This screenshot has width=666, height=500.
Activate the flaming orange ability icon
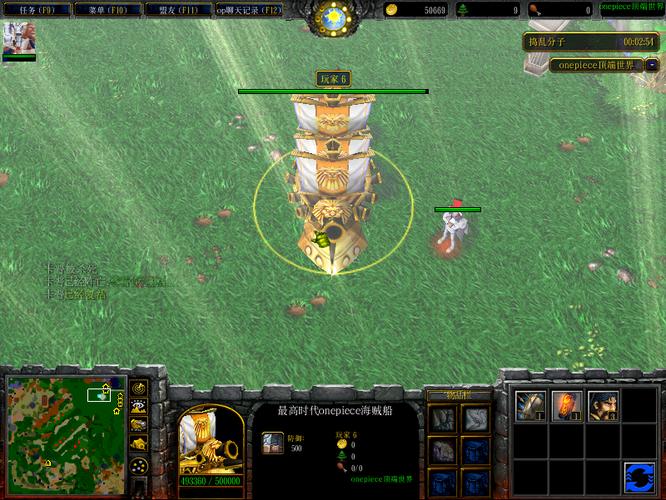(565, 405)
